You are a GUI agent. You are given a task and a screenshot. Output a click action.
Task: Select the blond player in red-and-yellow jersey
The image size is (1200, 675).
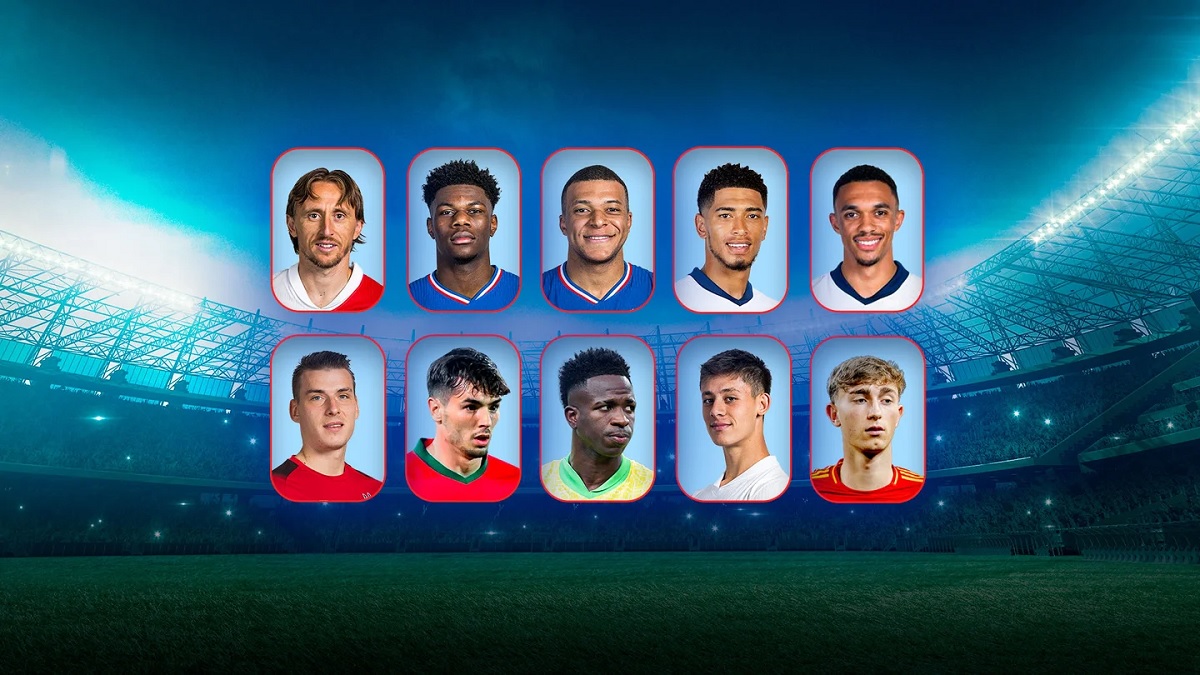click(x=866, y=418)
